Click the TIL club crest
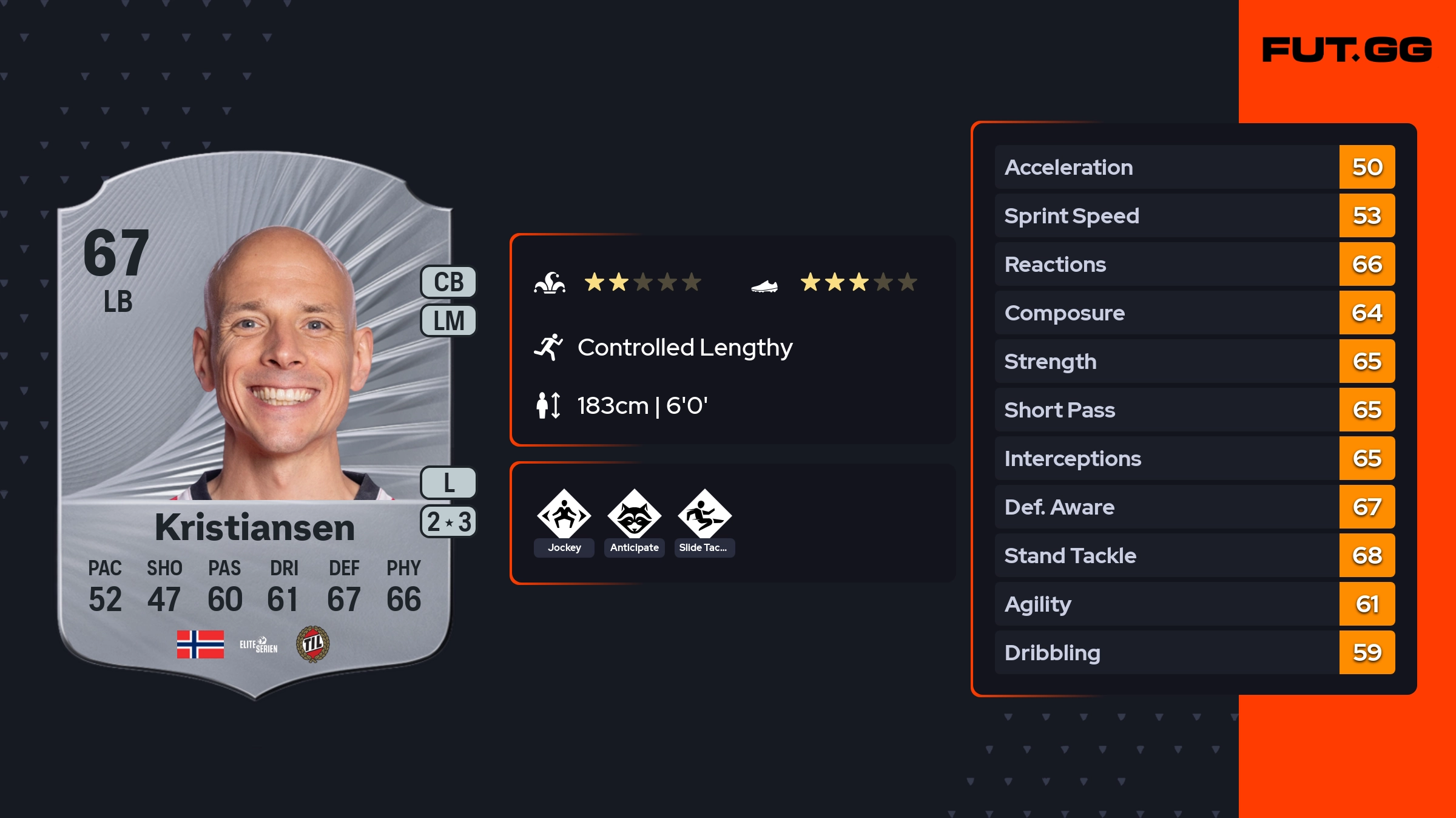Screen dimensions: 1456x818 (x=312, y=644)
